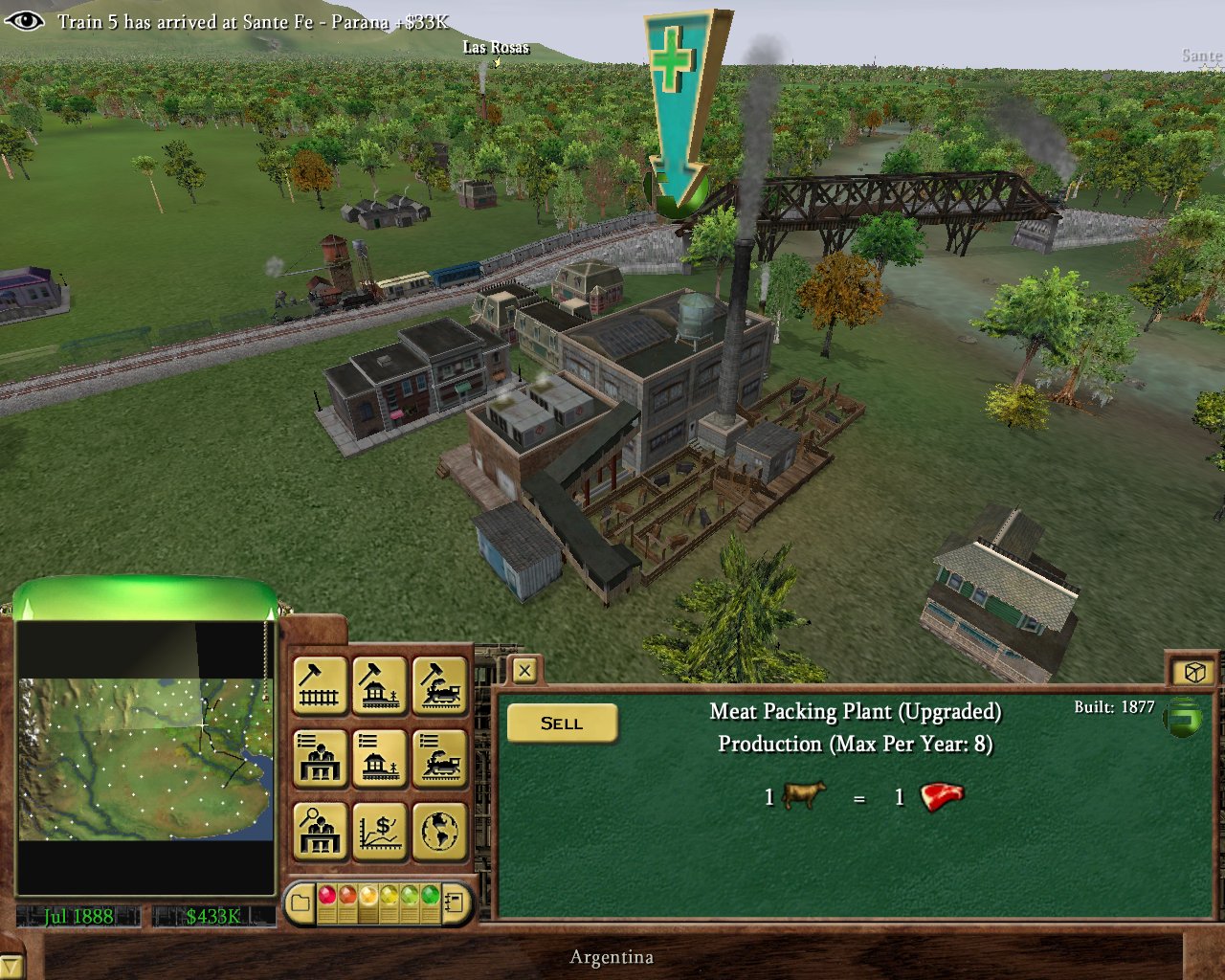Screen dimensions: 1225x980
Task: Open the notebook icon beside speed lights
Action: tap(456, 902)
